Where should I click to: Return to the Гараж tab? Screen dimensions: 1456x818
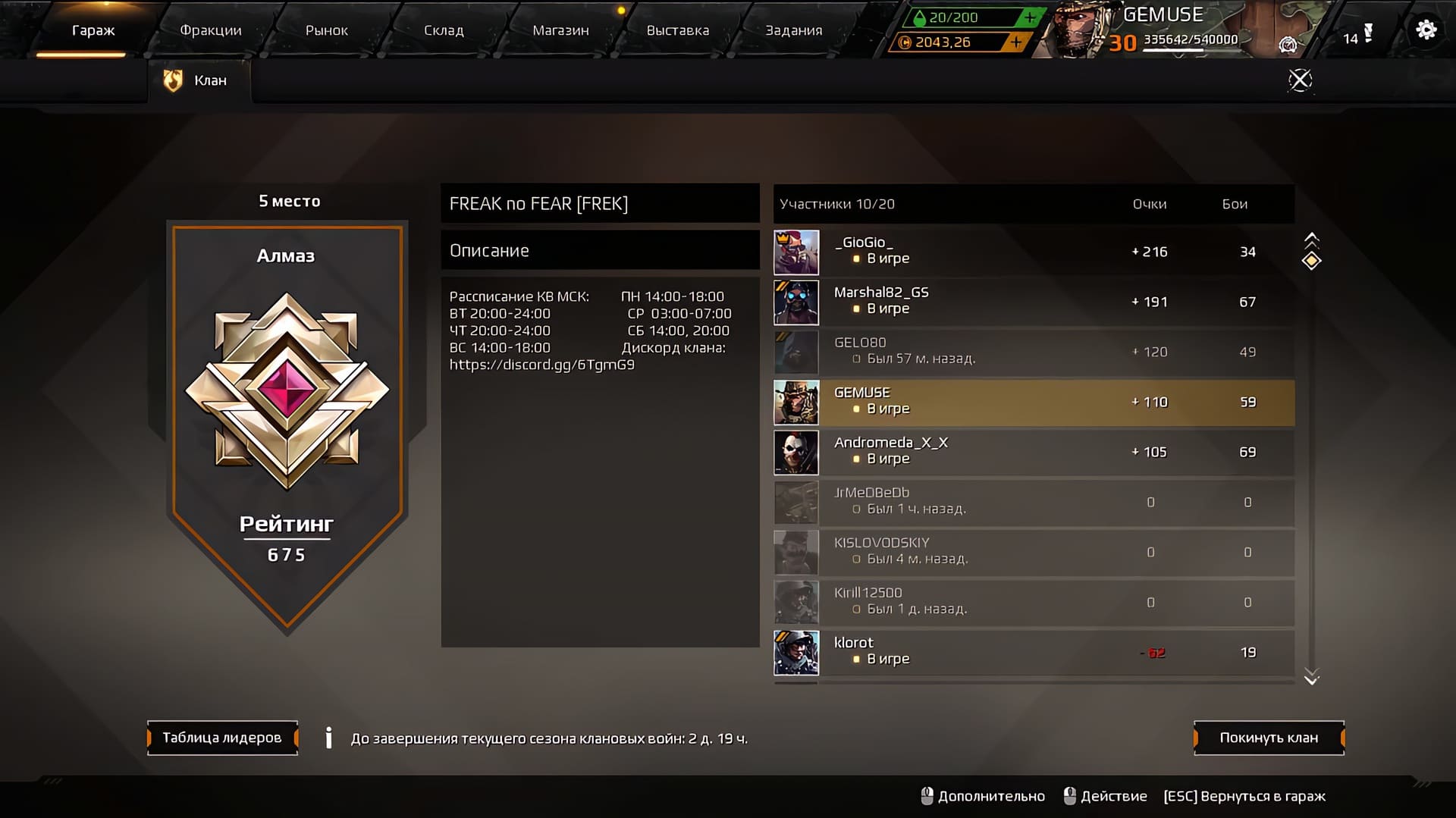point(93,30)
